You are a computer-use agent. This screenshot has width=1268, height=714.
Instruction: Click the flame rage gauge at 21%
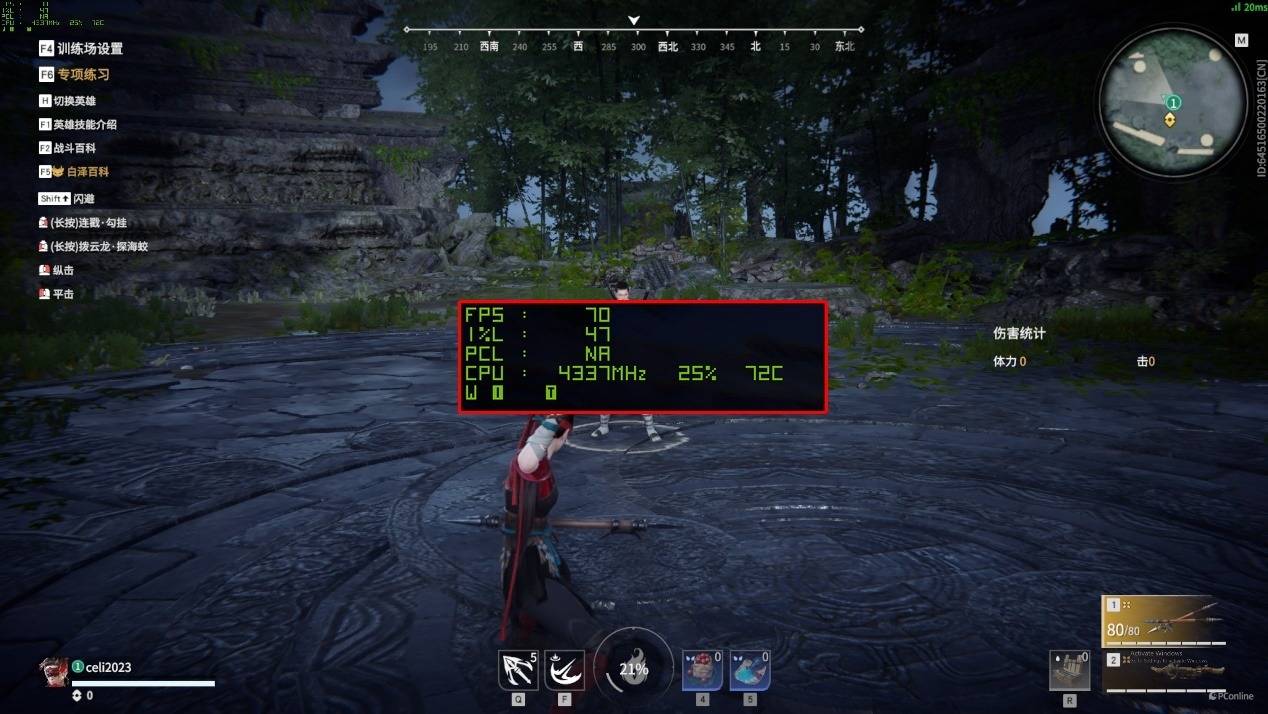[x=633, y=669]
